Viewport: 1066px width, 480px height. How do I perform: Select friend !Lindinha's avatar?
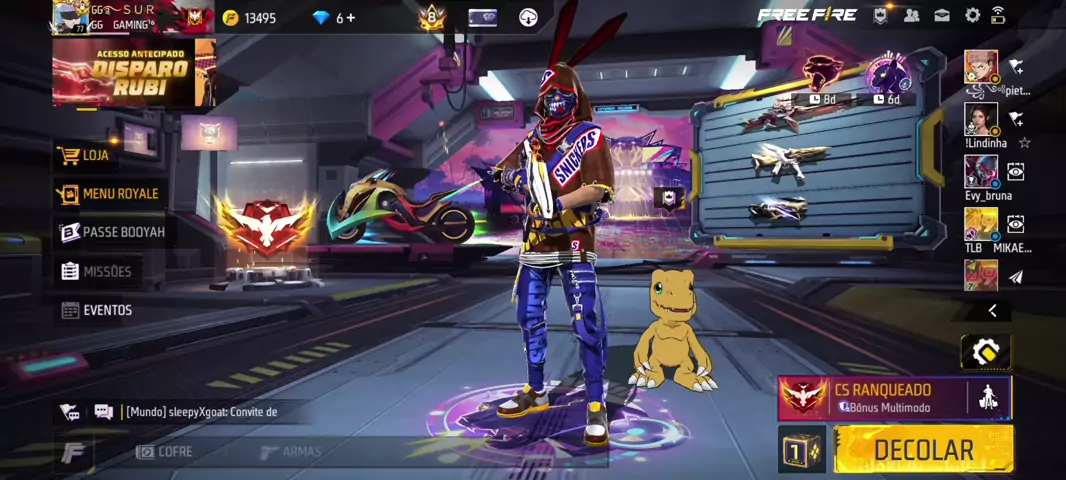pos(980,119)
